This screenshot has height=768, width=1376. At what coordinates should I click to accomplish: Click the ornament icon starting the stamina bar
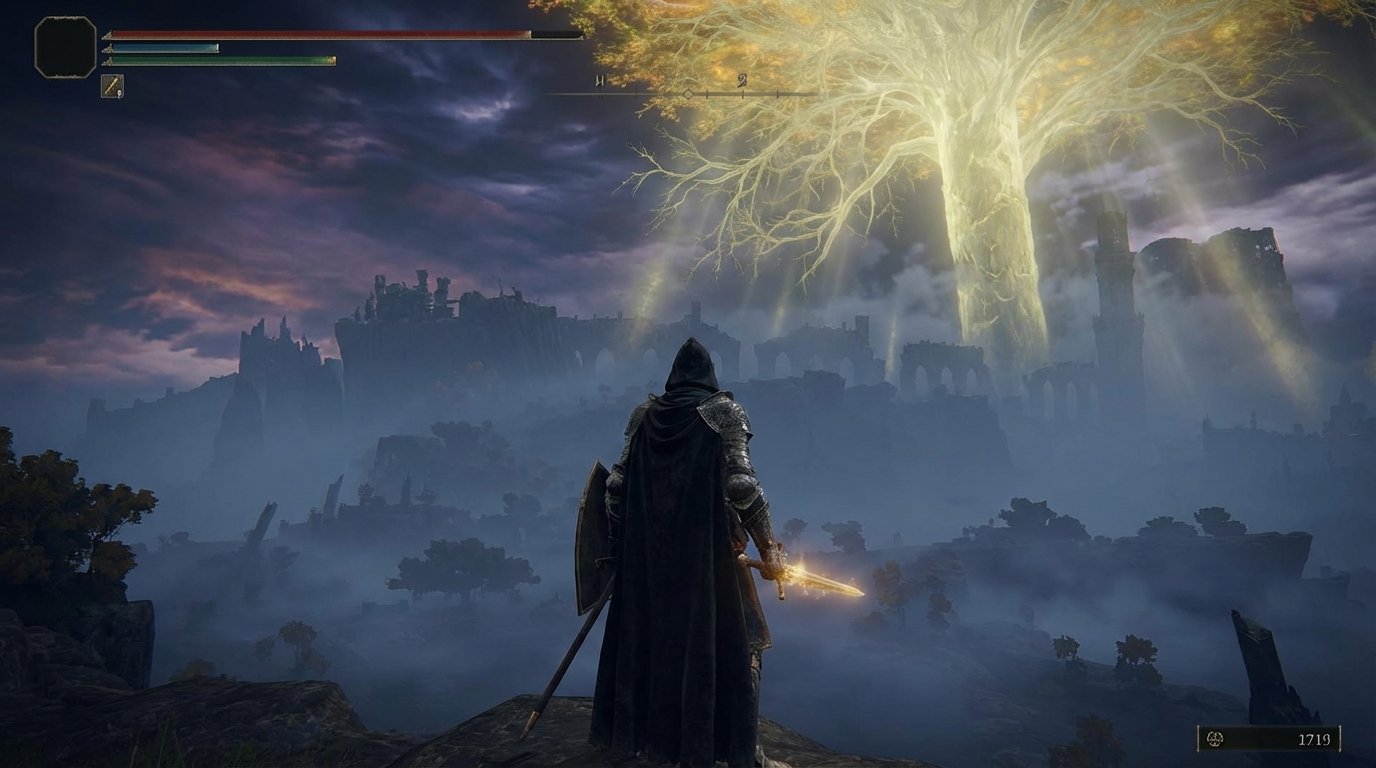[107, 62]
